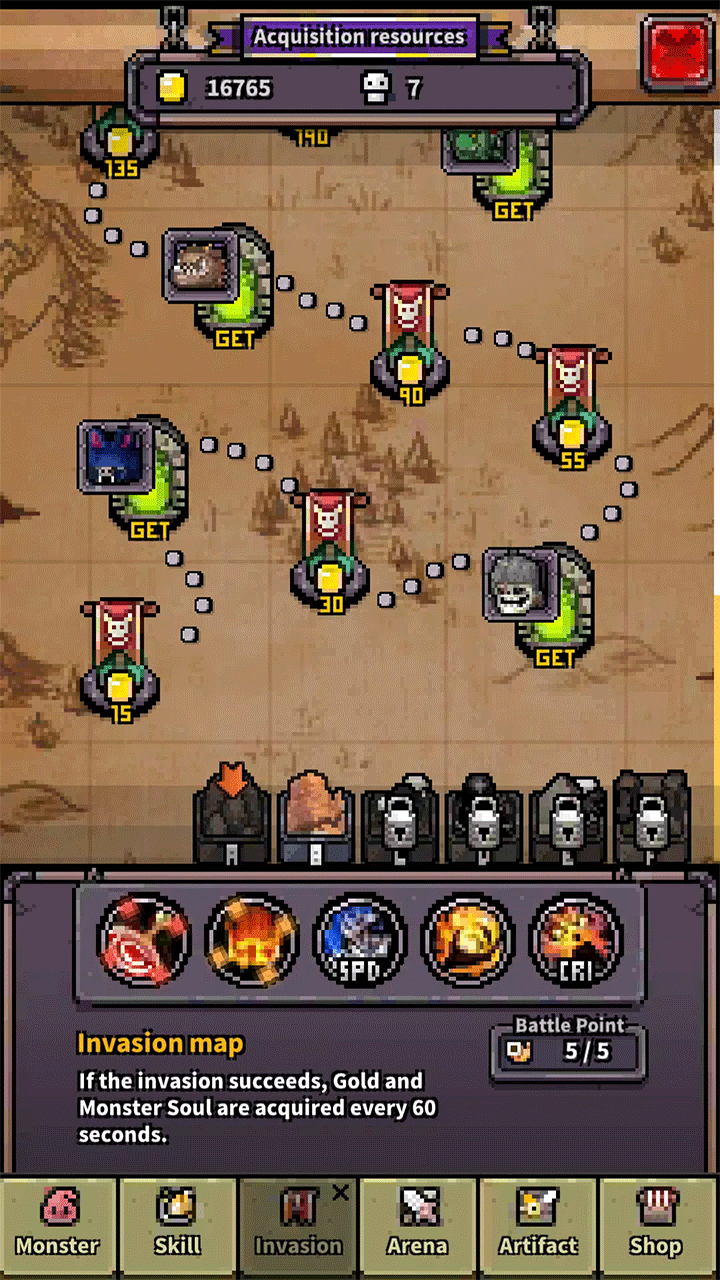Activate the CRI skill icon

pos(576,940)
